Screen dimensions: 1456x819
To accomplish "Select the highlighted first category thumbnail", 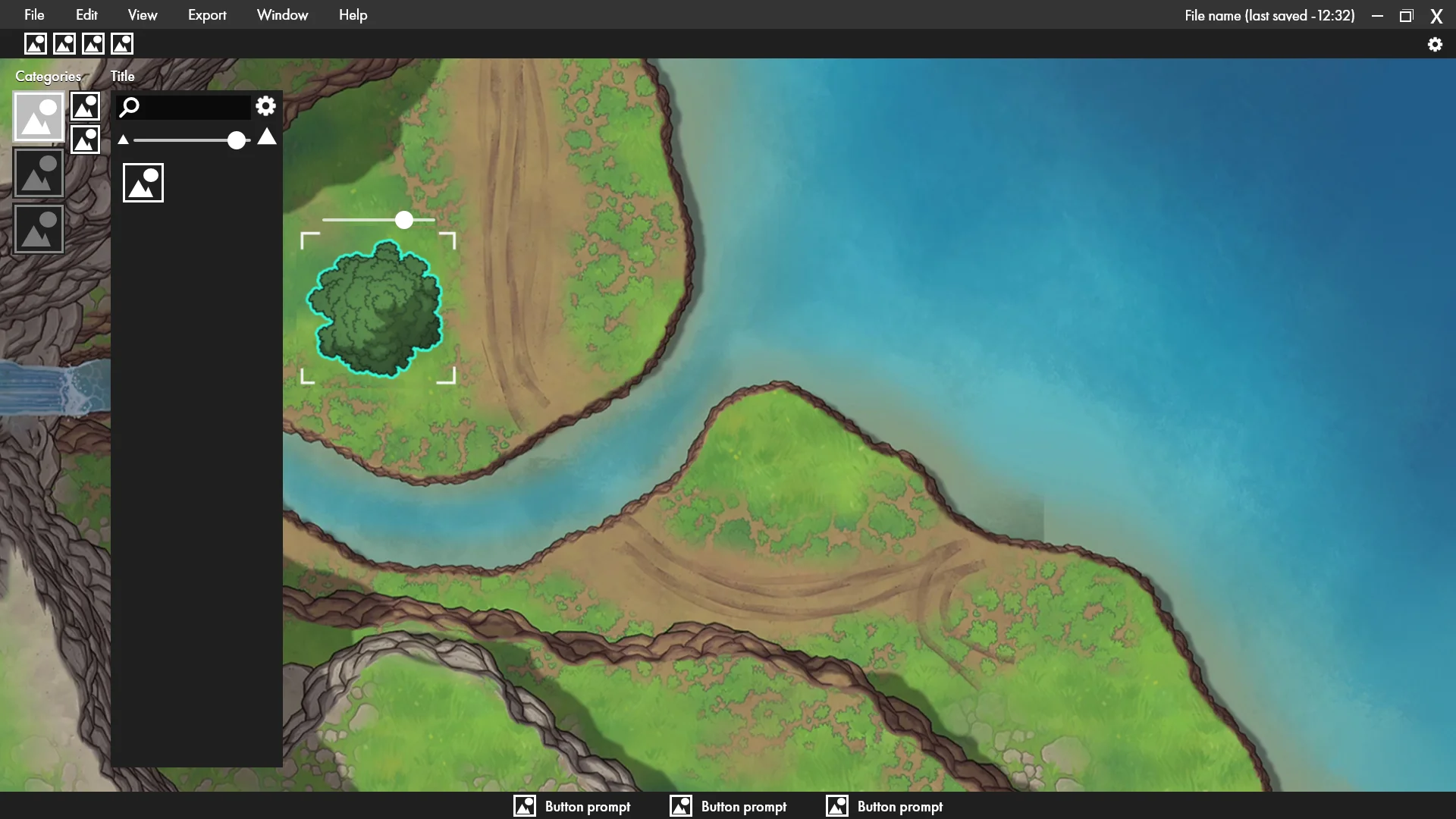I will click(x=38, y=116).
